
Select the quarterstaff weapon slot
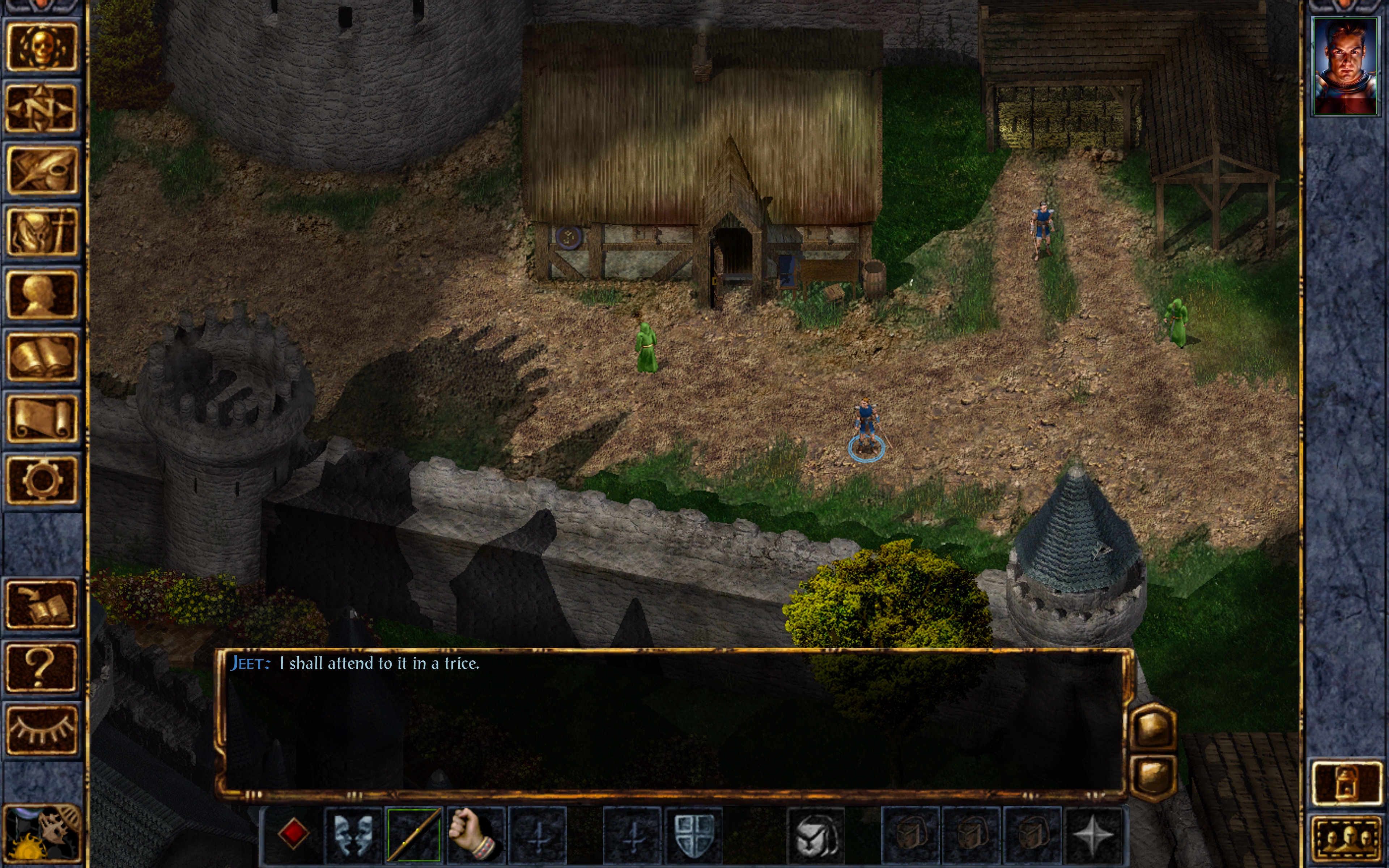tap(414, 835)
